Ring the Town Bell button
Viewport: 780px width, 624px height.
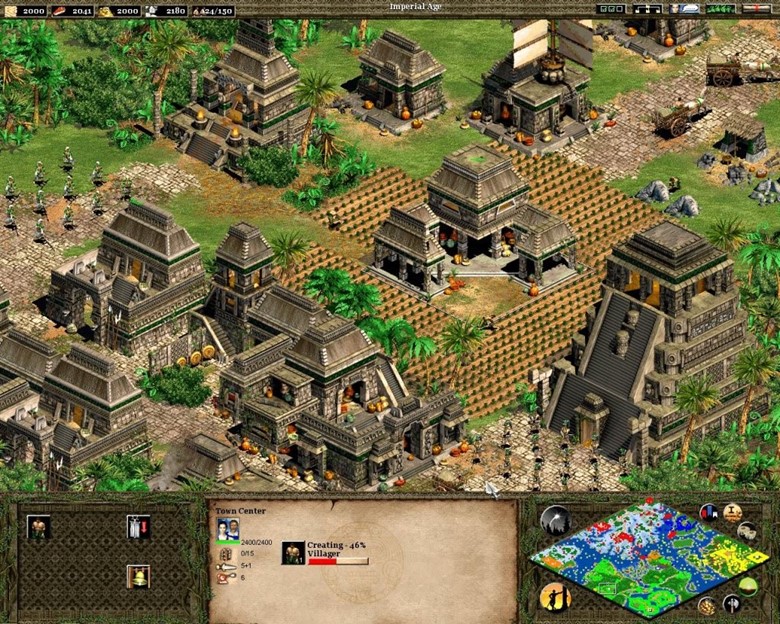pyautogui.click(x=138, y=576)
